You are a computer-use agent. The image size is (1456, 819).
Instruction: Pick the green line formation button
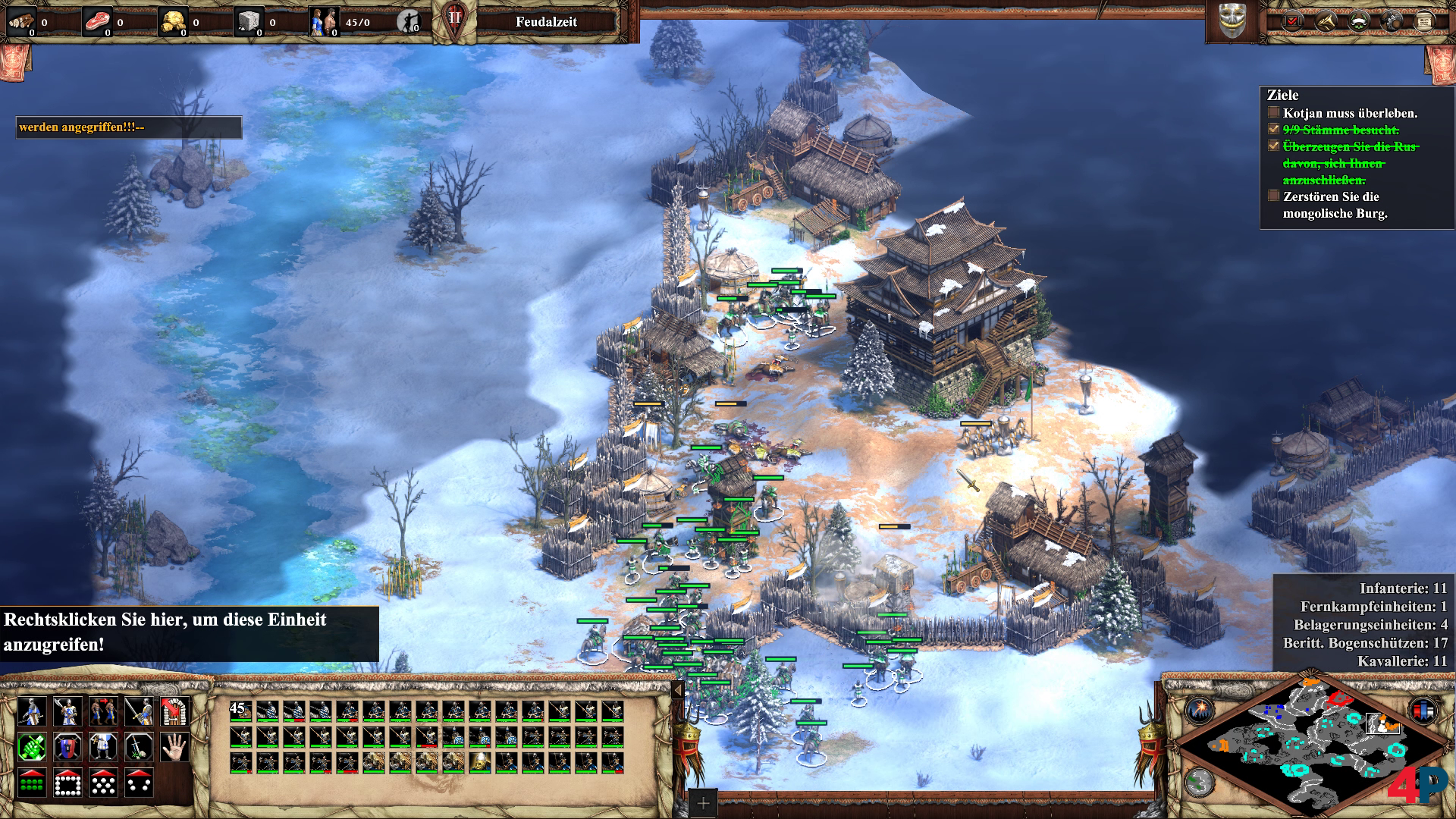pos(31,783)
